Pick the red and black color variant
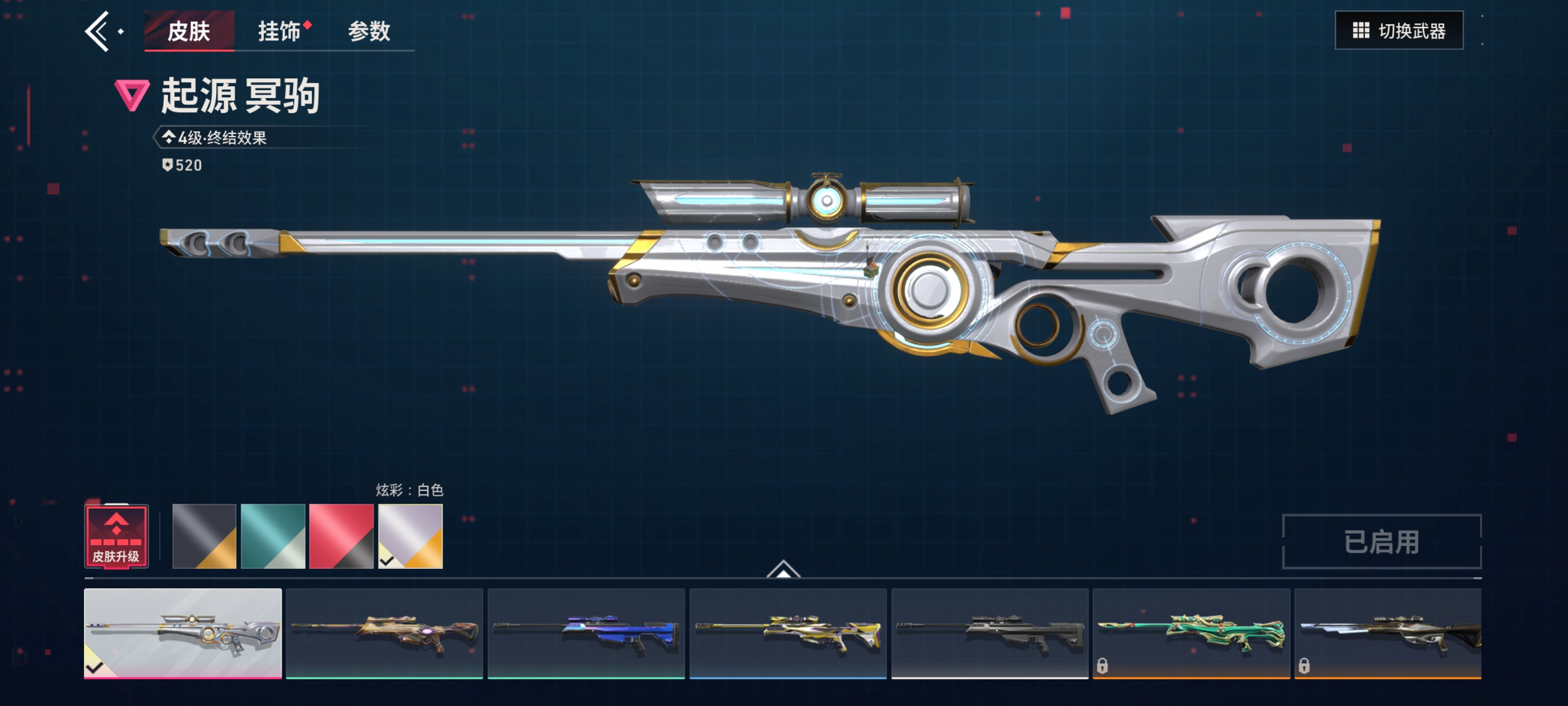This screenshot has height=706, width=1568. 341,536
